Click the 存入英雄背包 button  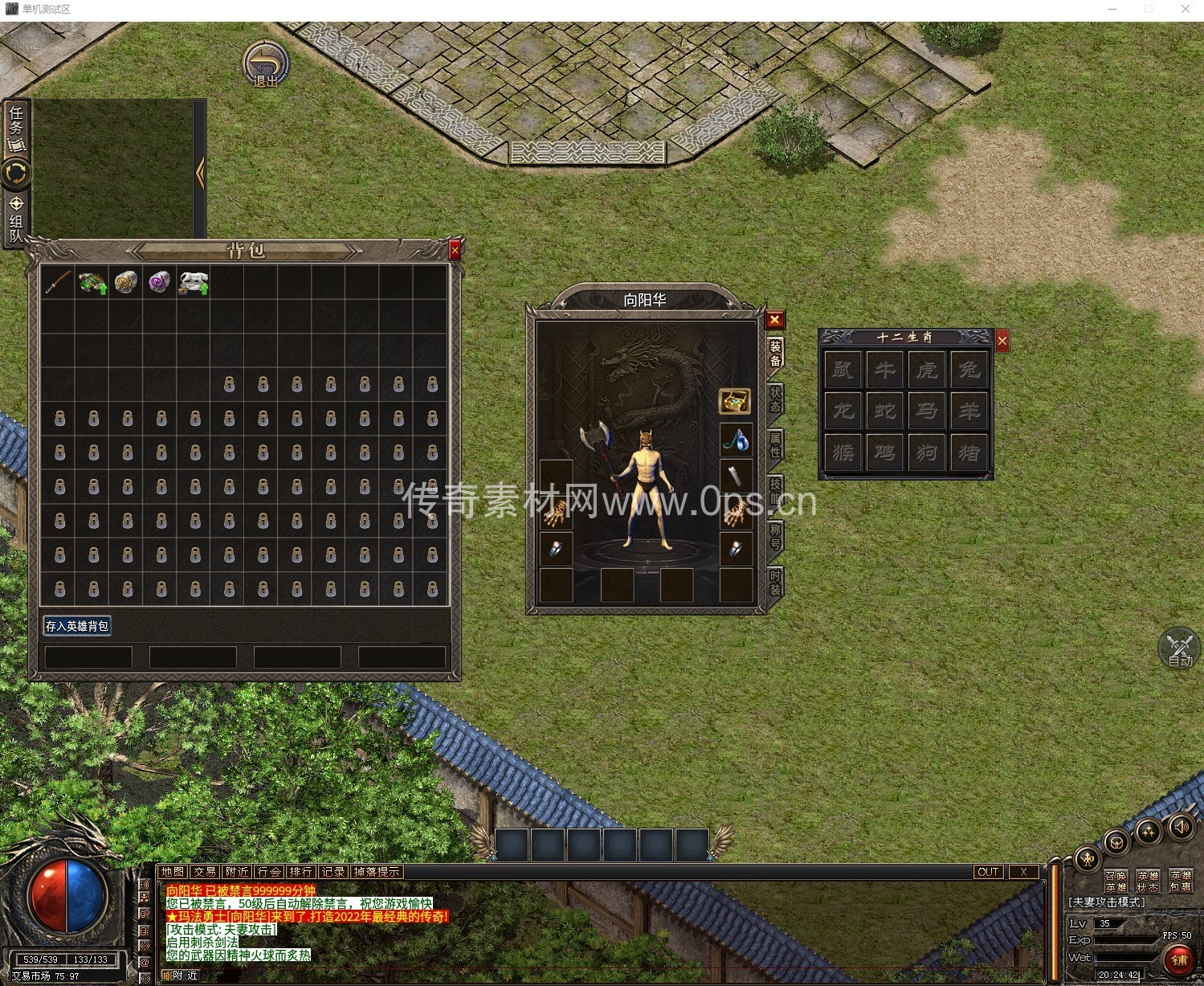point(77,626)
